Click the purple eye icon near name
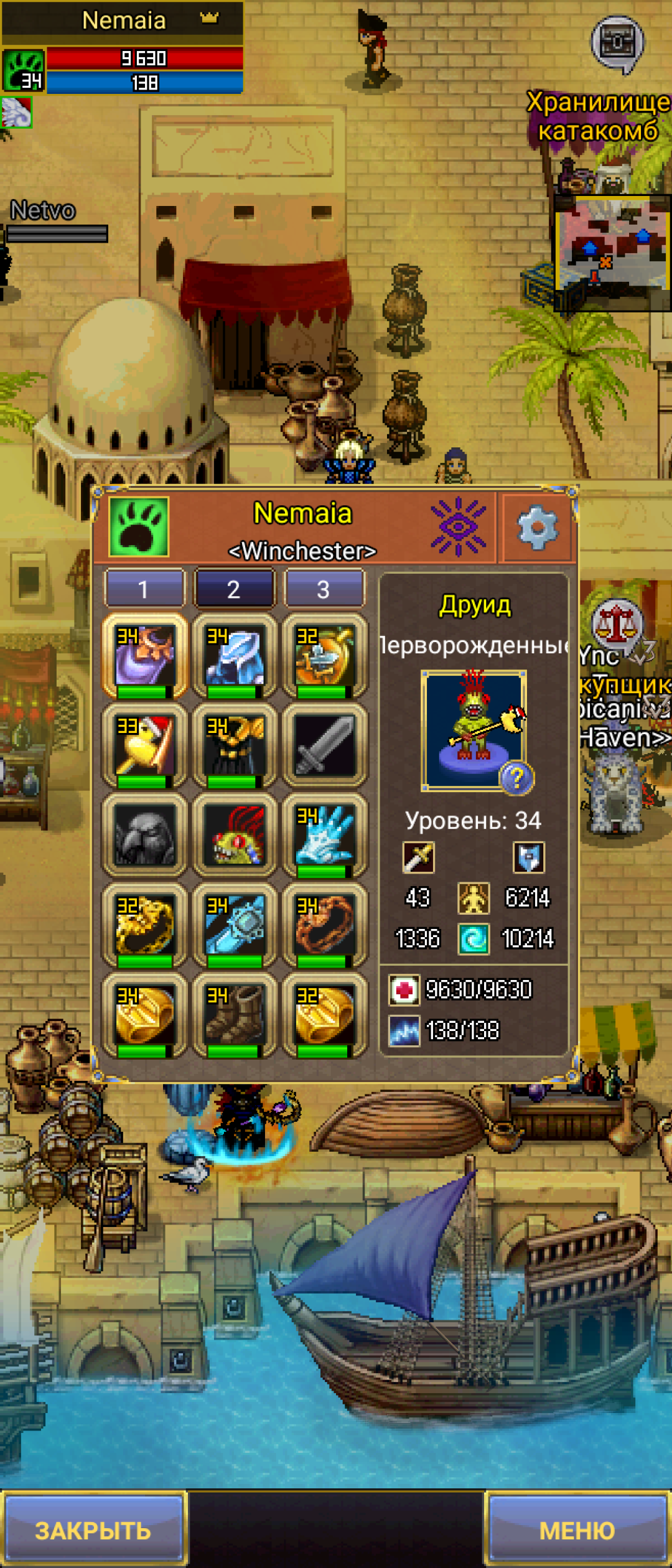This screenshot has height=1568, width=672. [x=458, y=526]
